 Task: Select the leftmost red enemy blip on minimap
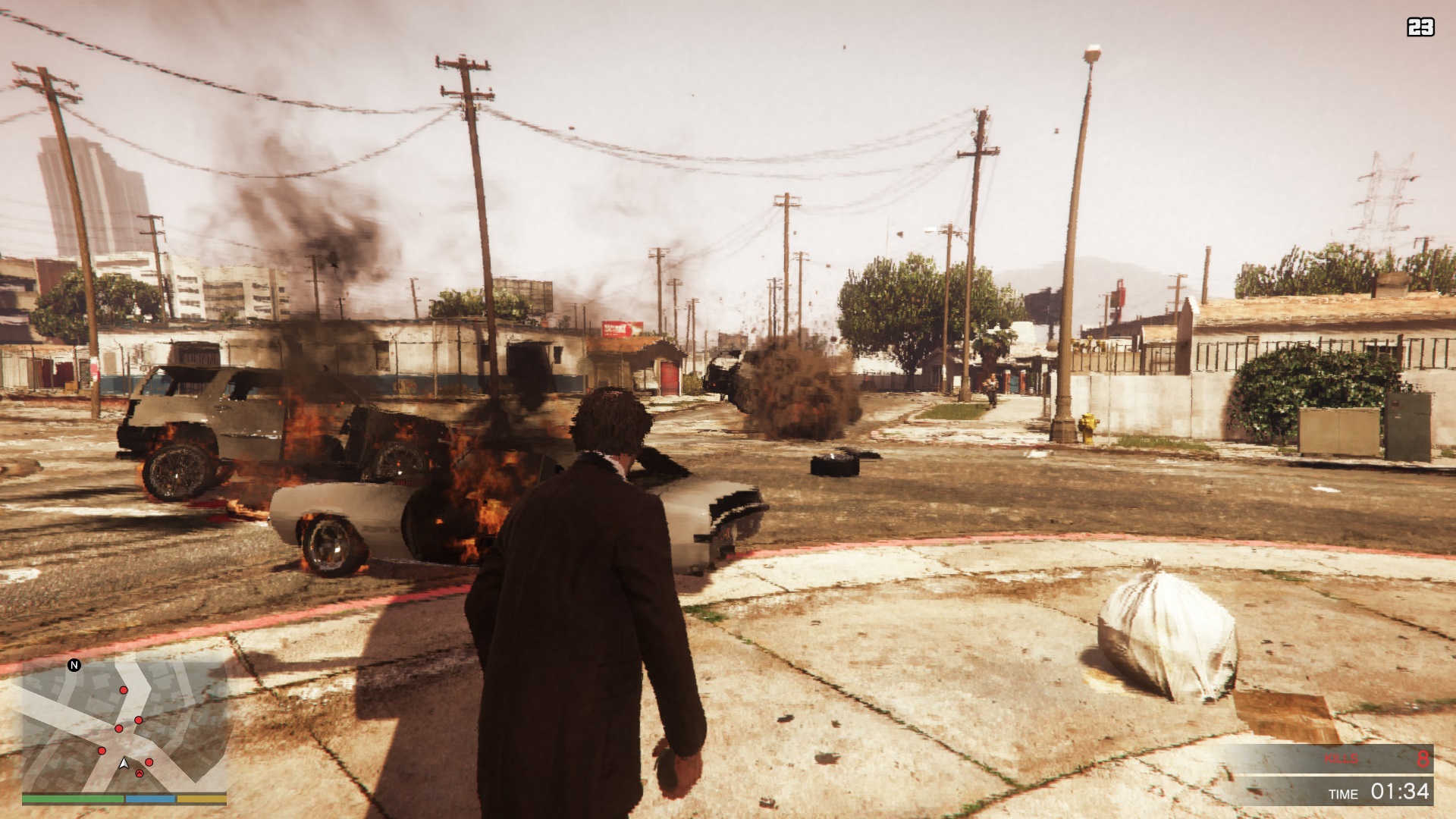click(x=102, y=751)
